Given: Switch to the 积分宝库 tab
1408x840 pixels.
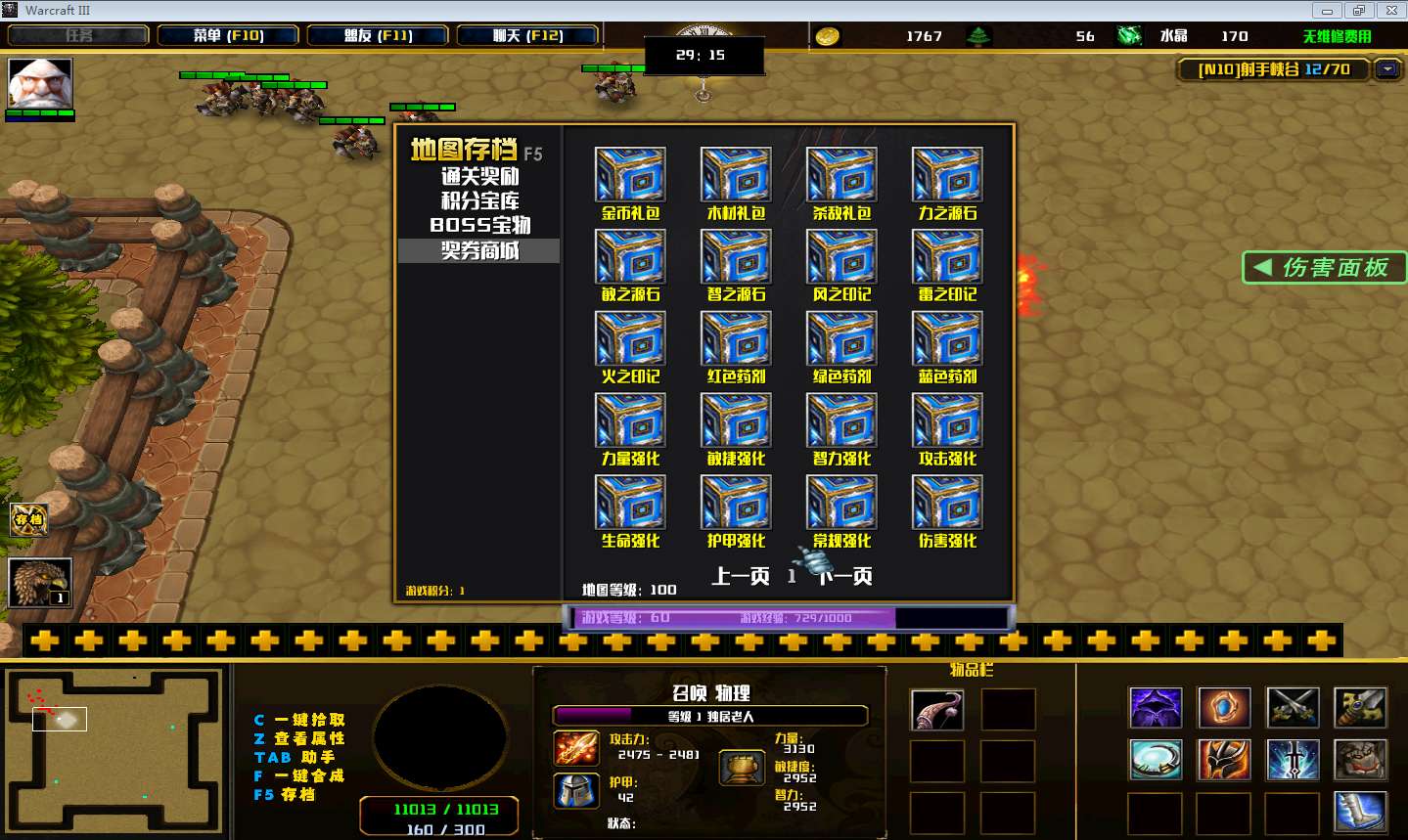Looking at the screenshot, I should coord(479,201).
